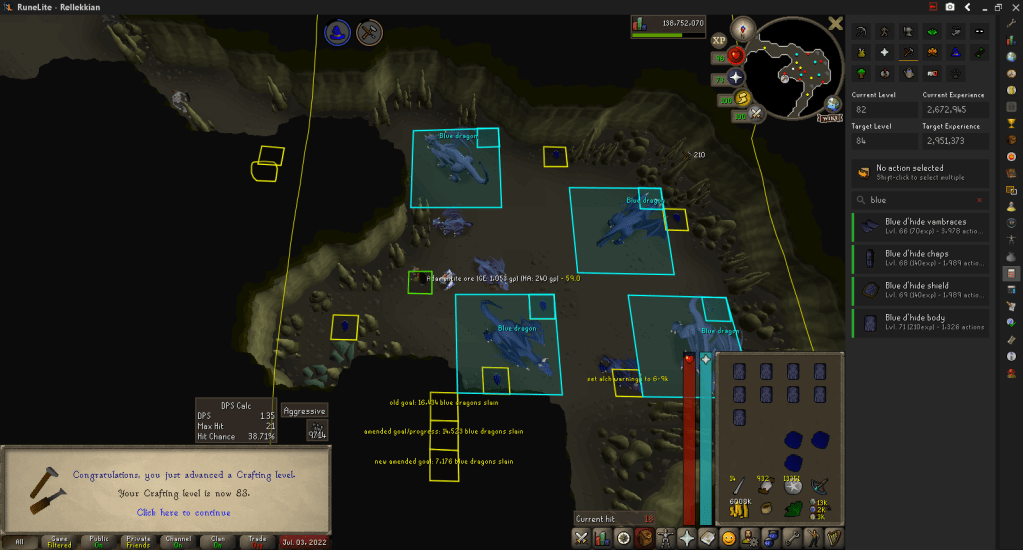Click the Target Level field
This screenshot has height=550, width=1023.
tap(882, 141)
